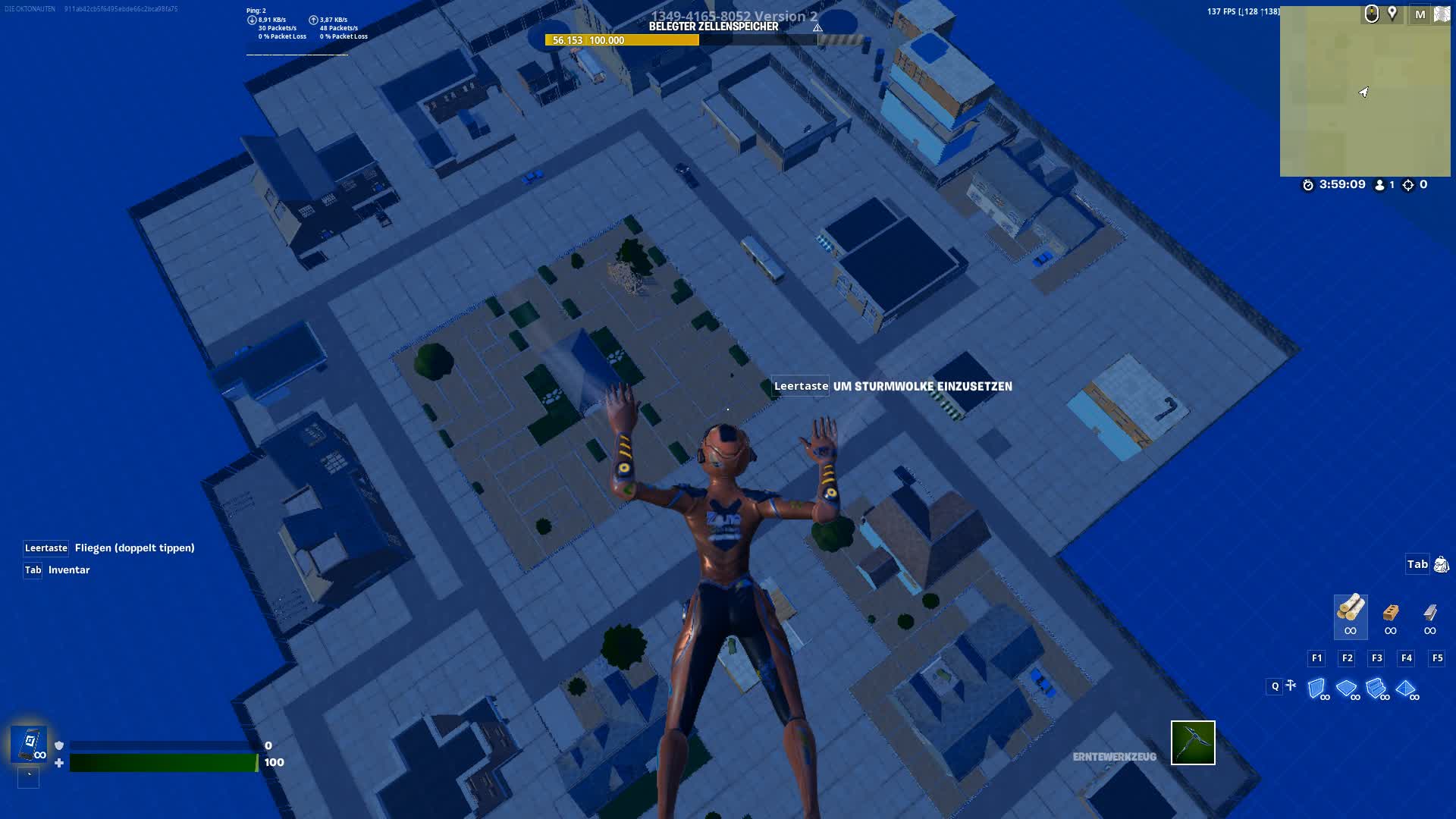1456x819 pixels.
Task: Select the brick material in the hotbar
Action: [1392, 613]
